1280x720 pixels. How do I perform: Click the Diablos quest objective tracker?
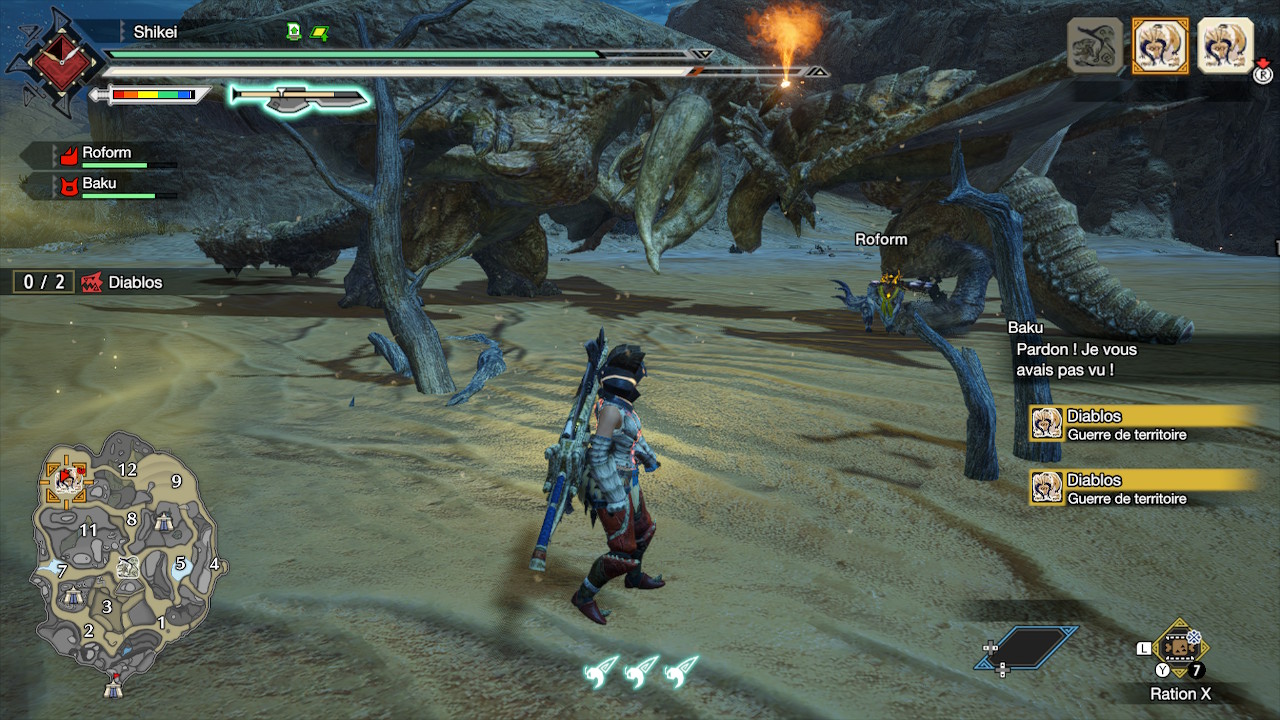[x=90, y=282]
